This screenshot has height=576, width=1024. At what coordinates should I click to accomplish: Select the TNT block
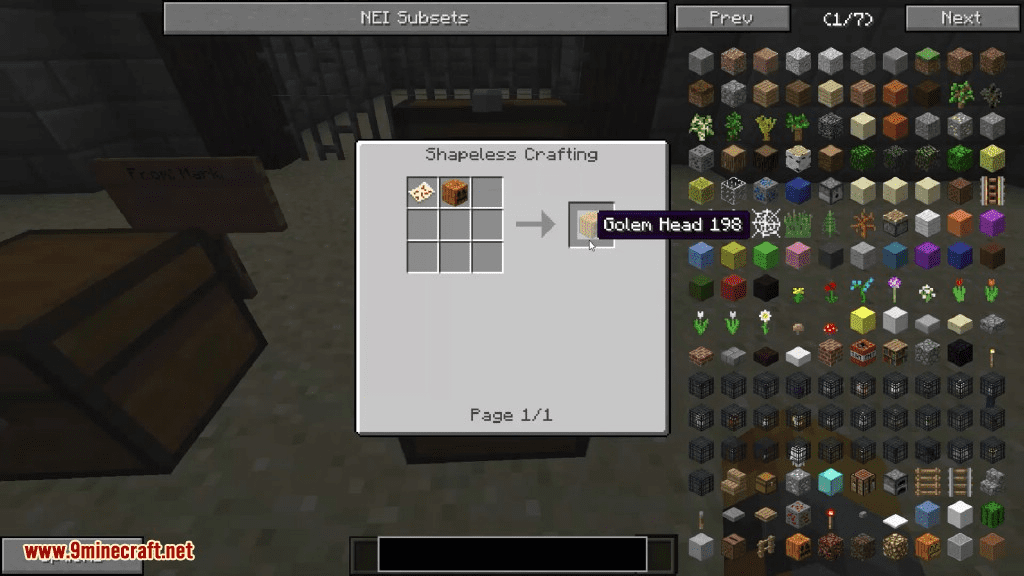pyautogui.click(x=862, y=353)
